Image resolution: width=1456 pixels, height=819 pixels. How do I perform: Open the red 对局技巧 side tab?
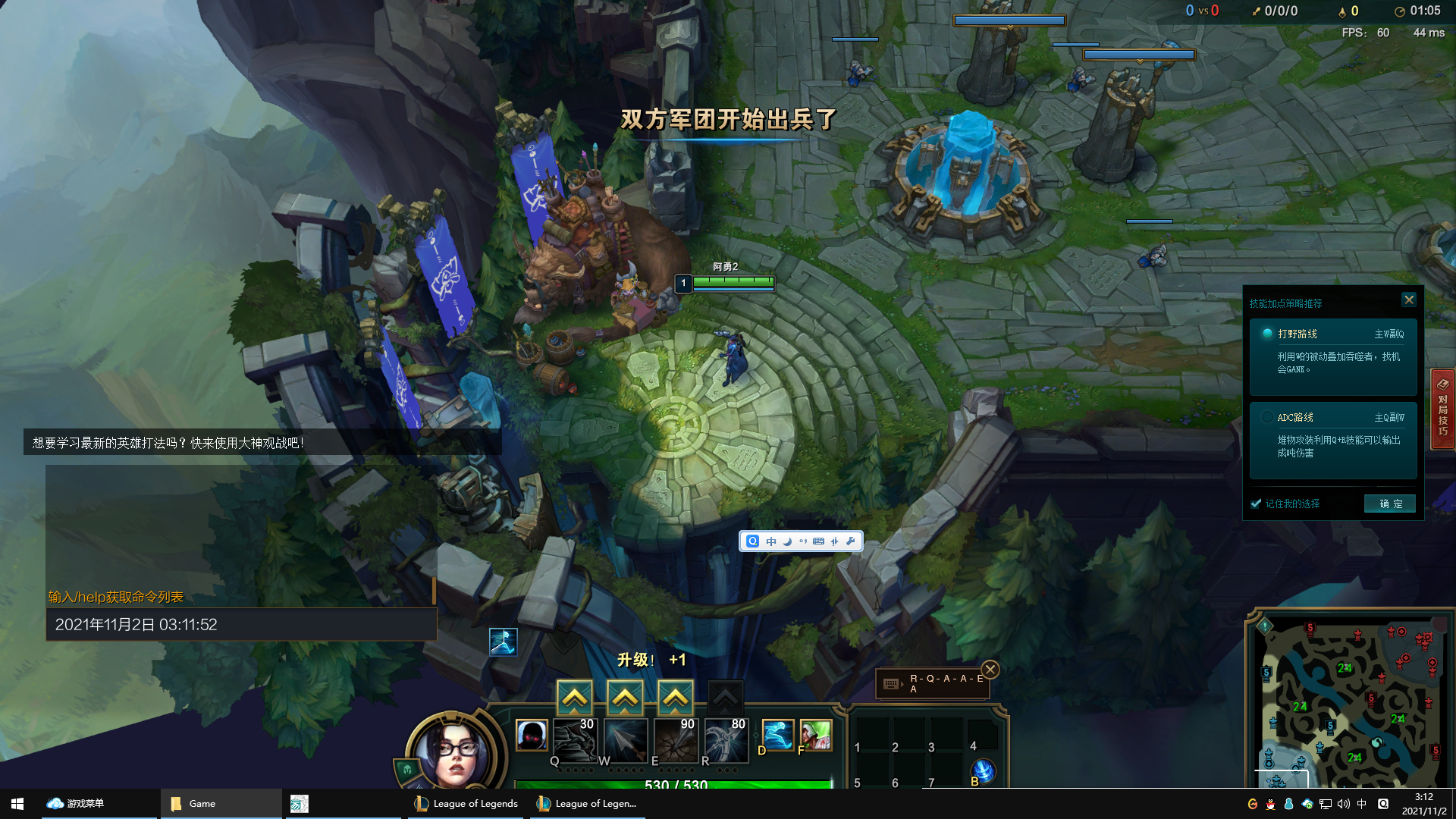click(1442, 409)
